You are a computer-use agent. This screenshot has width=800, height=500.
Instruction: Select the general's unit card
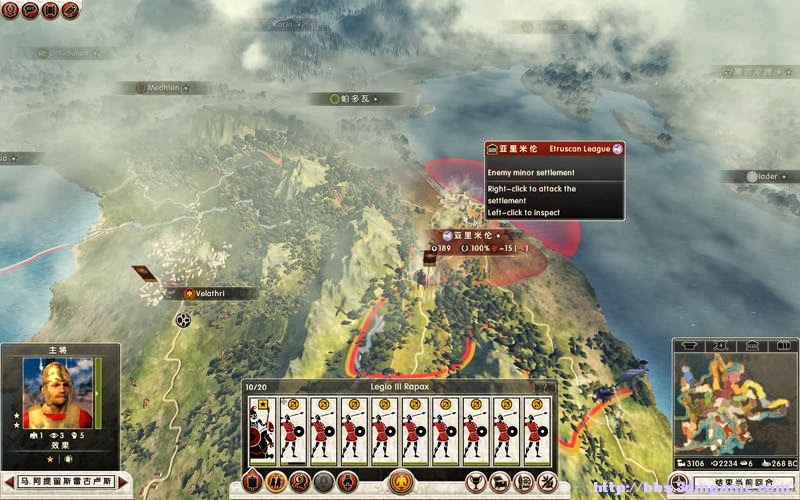(262, 431)
